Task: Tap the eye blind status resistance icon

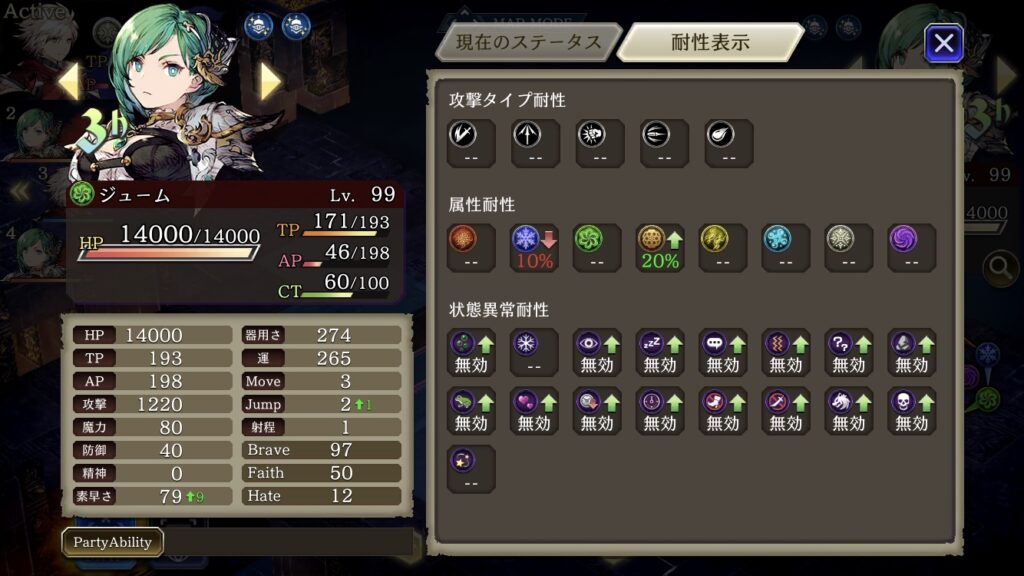Action: pos(597,352)
